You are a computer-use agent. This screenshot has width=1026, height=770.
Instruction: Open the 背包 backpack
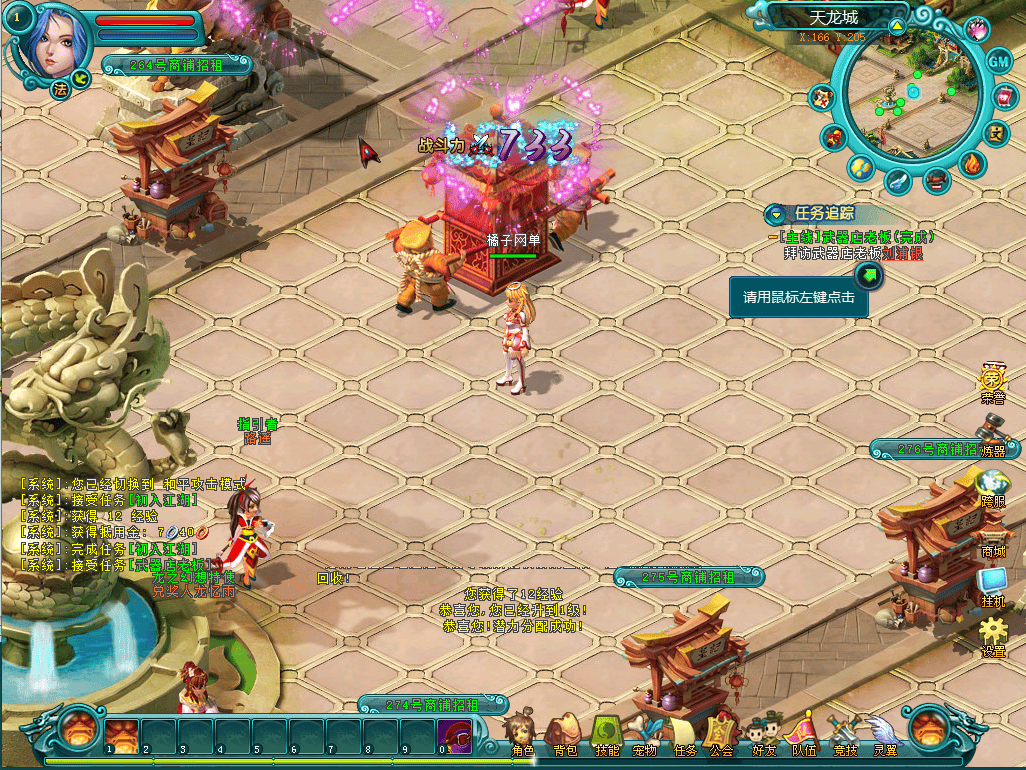point(565,733)
